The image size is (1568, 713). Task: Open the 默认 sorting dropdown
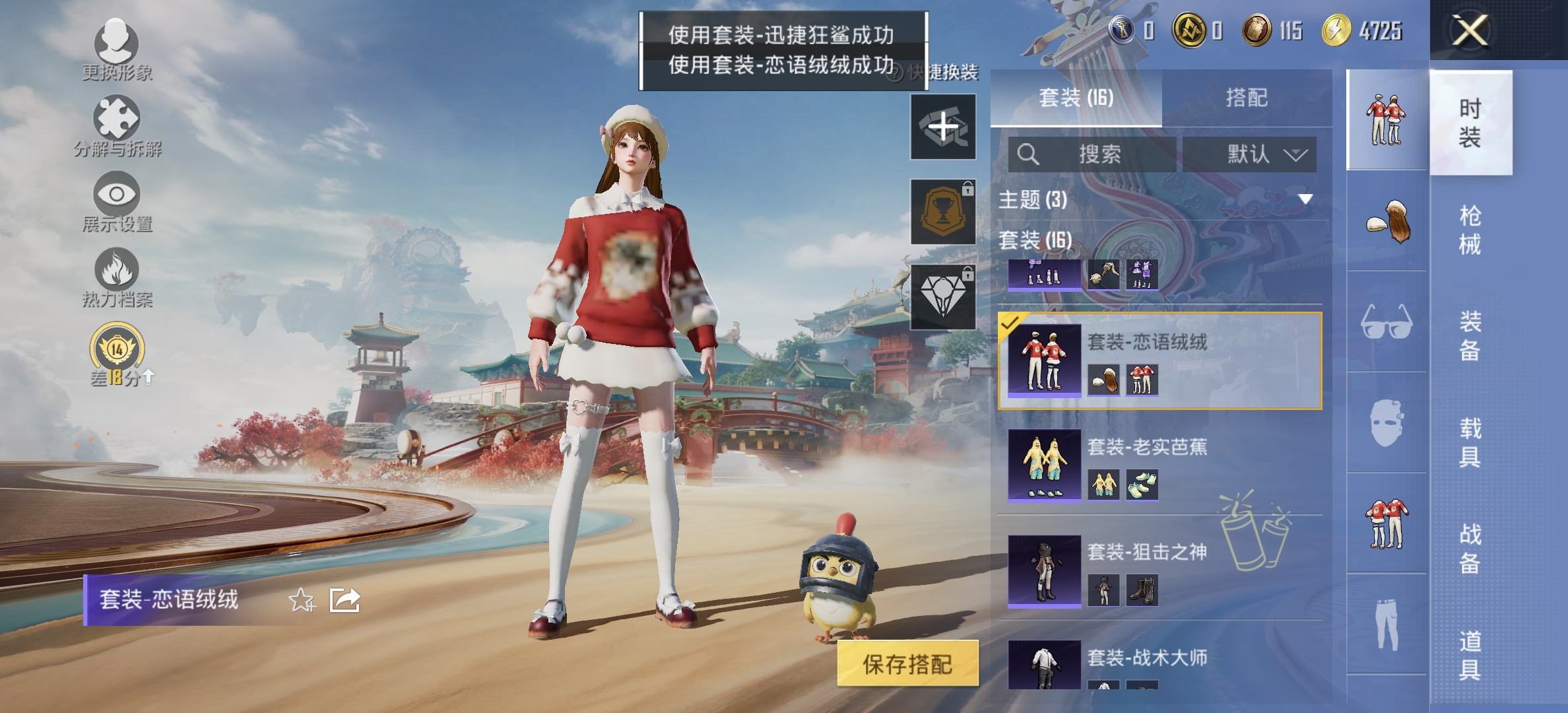coord(1257,155)
